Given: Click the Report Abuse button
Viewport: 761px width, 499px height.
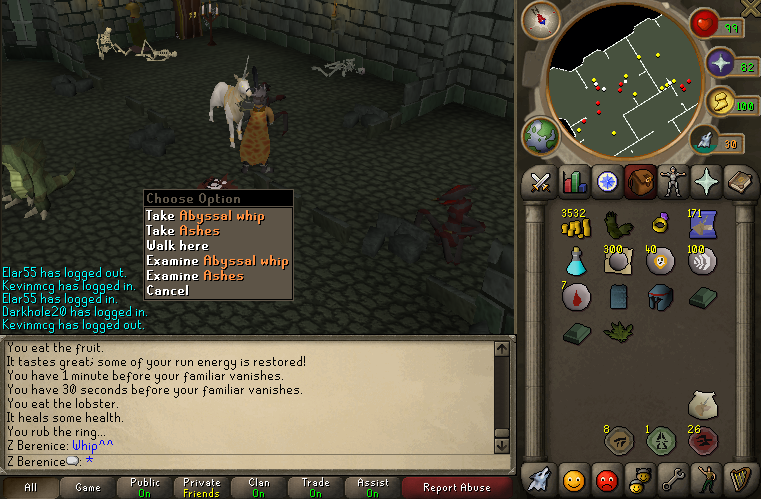Looking at the screenshot, I should (x=456, y=488).
